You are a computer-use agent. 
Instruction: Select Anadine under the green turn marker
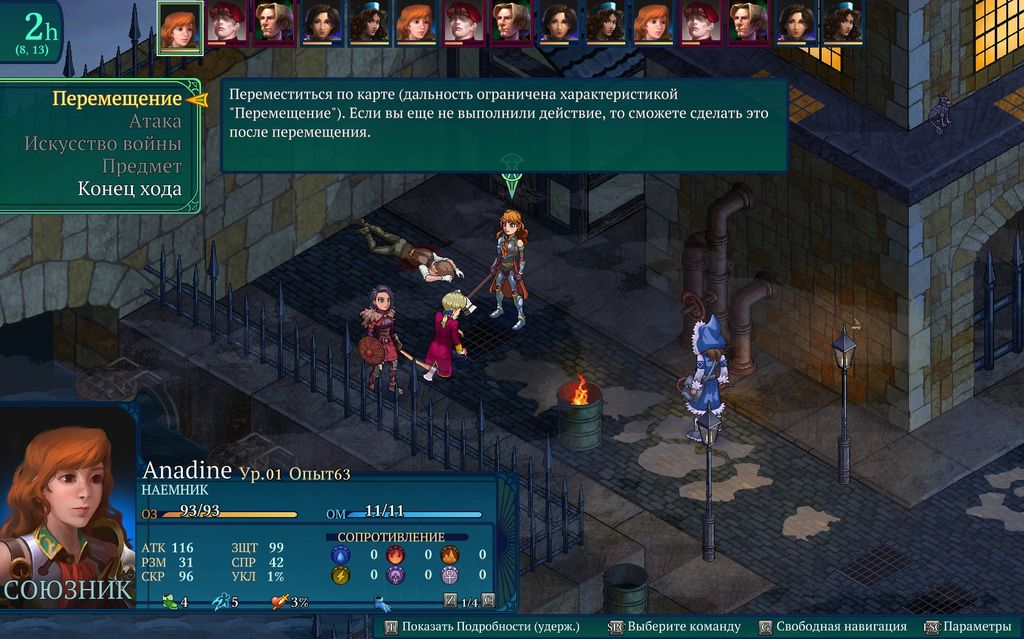510,265
